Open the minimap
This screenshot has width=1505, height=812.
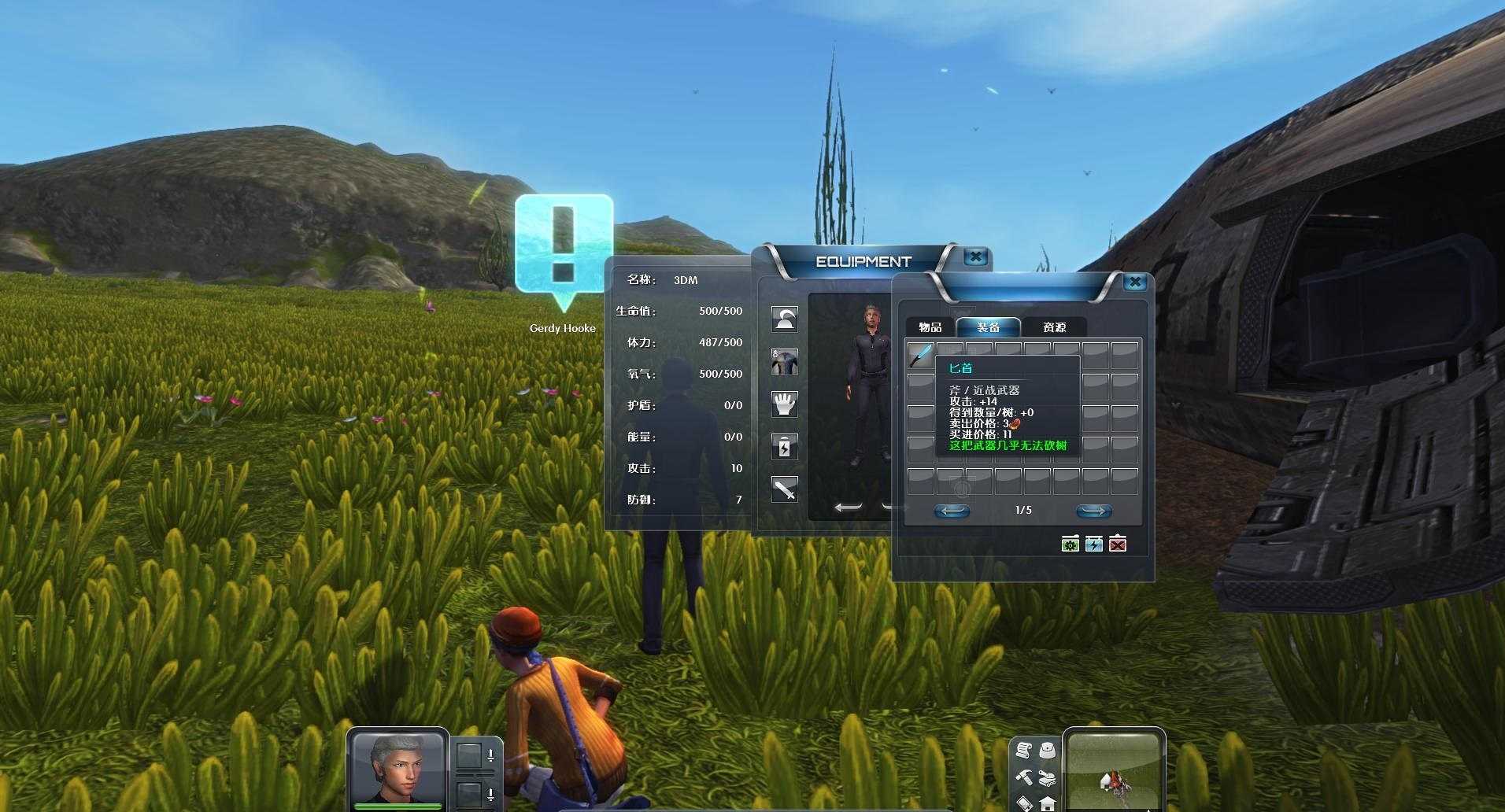[1113, 770]
